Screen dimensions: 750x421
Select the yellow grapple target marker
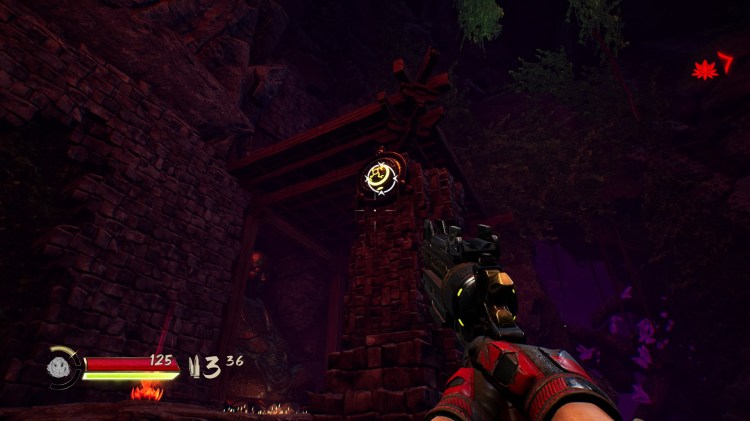[380, 178]
